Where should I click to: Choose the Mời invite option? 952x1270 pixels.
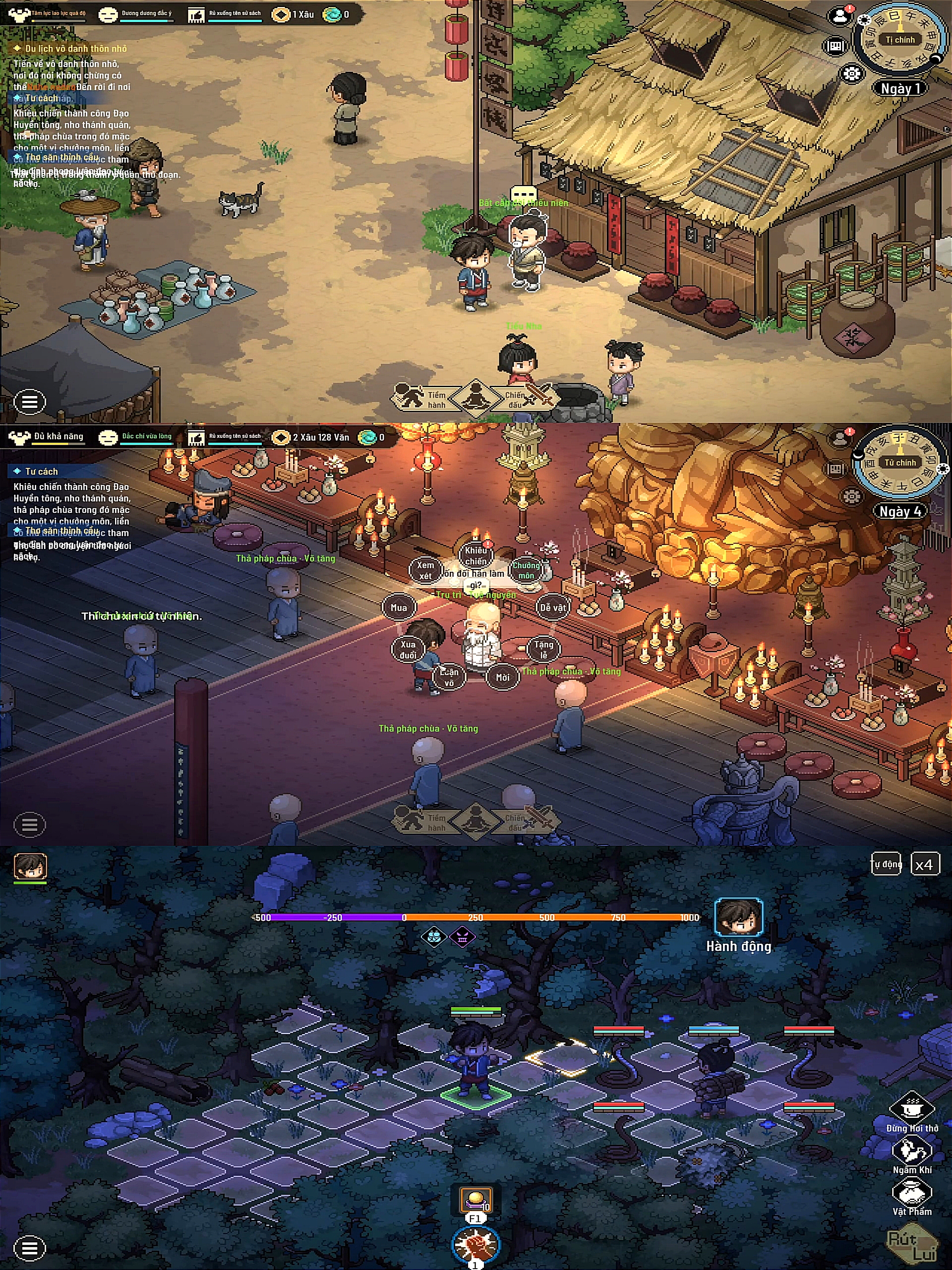[503, 677]
